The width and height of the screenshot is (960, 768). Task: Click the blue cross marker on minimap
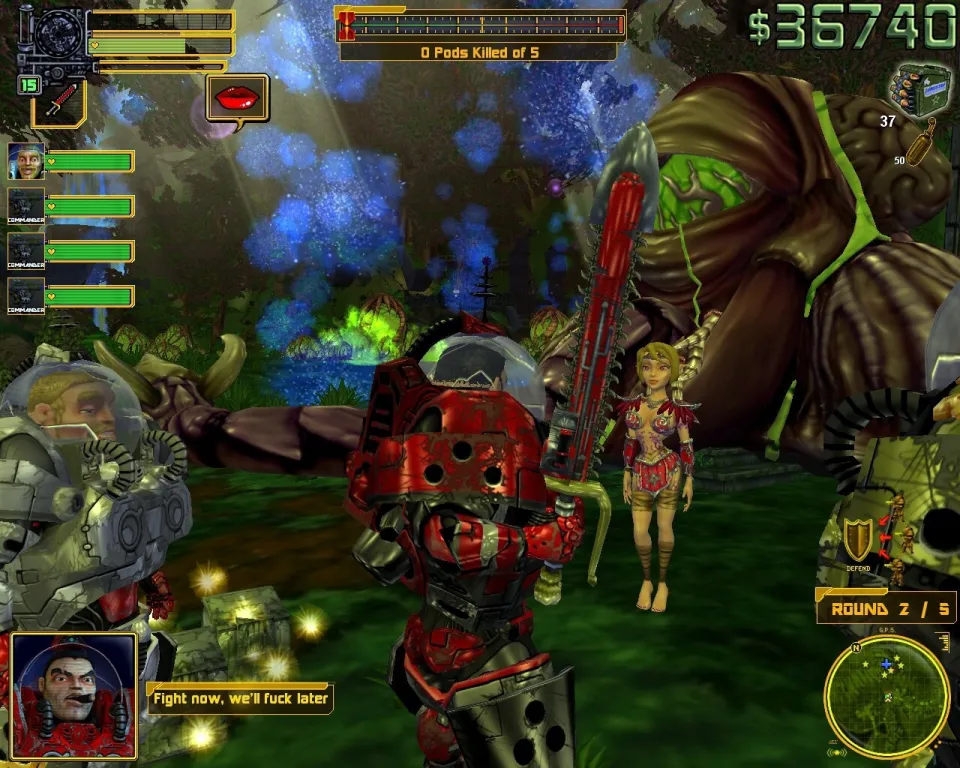pyautogui.click(x=885, y=664)
